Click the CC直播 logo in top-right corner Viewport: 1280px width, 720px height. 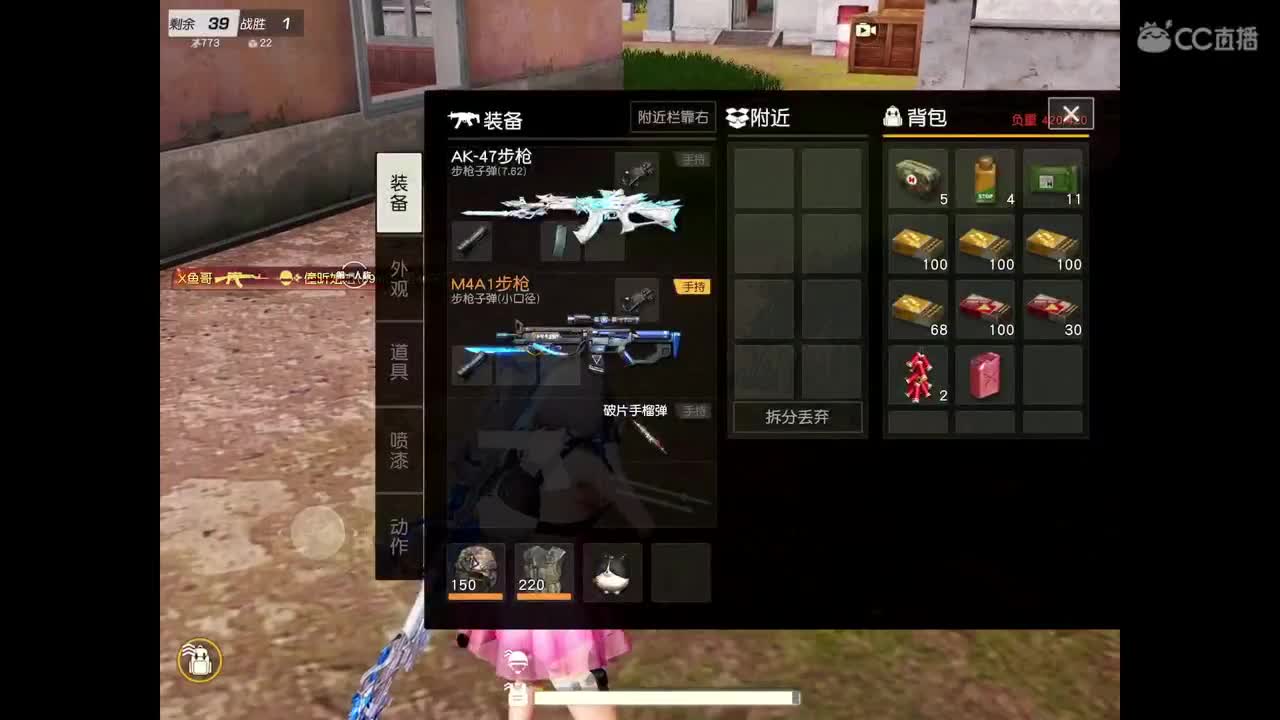(1199, 35)
